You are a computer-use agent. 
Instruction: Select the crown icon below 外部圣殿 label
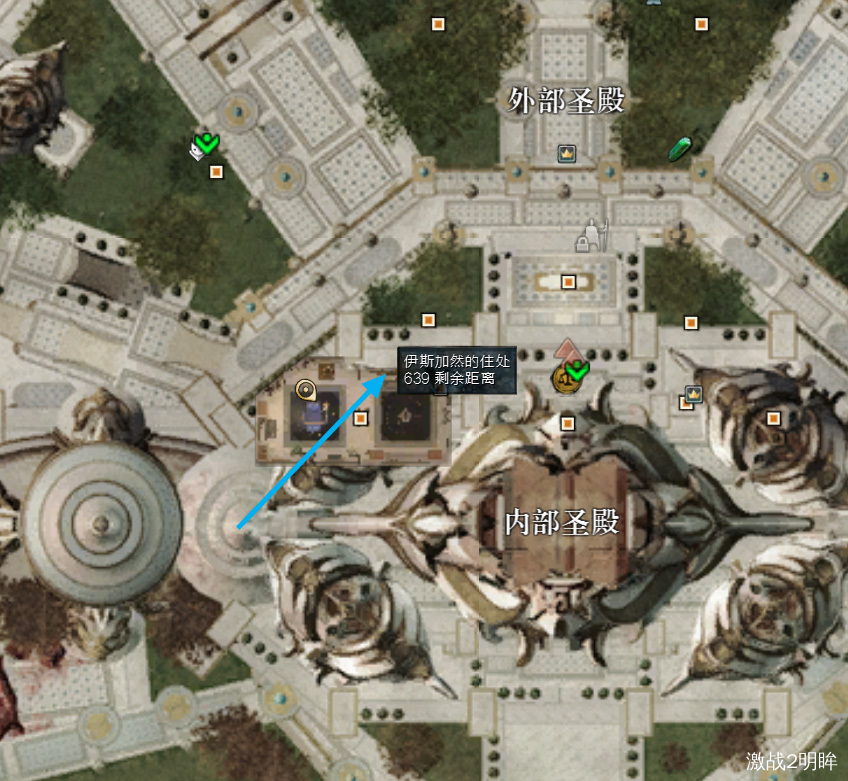point(567,154)
